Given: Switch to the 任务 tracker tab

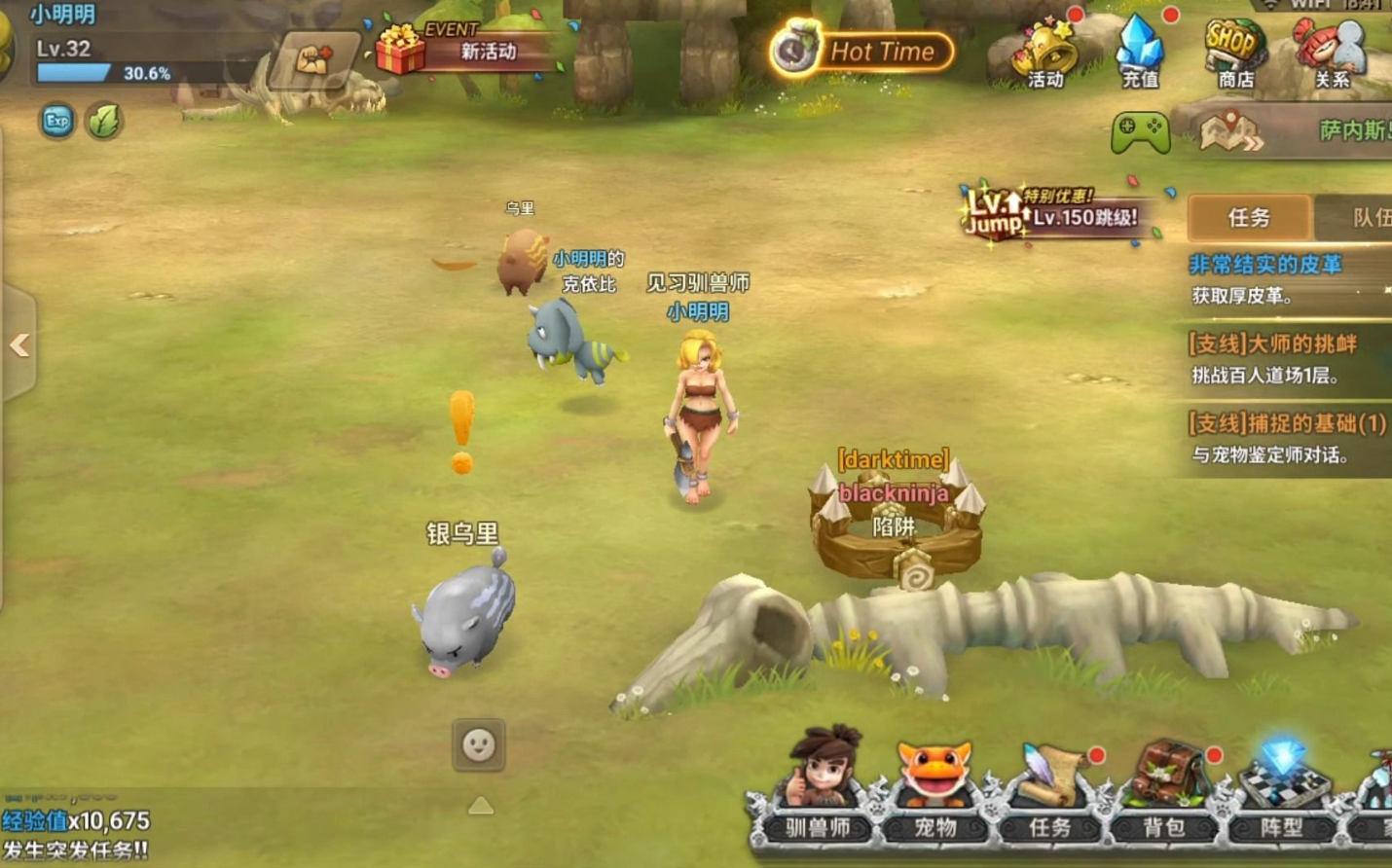Looking at the screenshot, I should click(1249, 217).
